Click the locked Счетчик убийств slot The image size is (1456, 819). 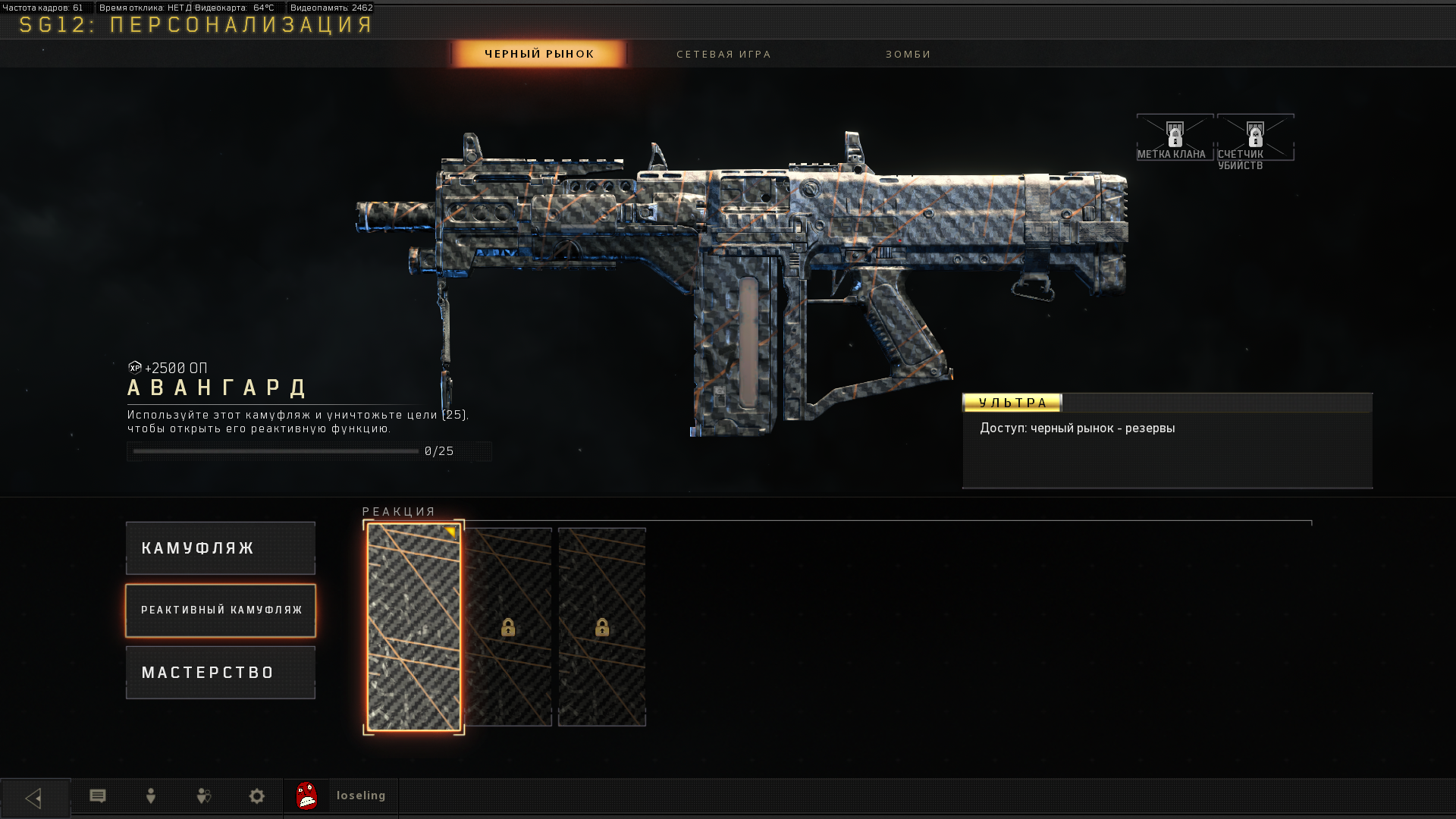(1255, 138)
